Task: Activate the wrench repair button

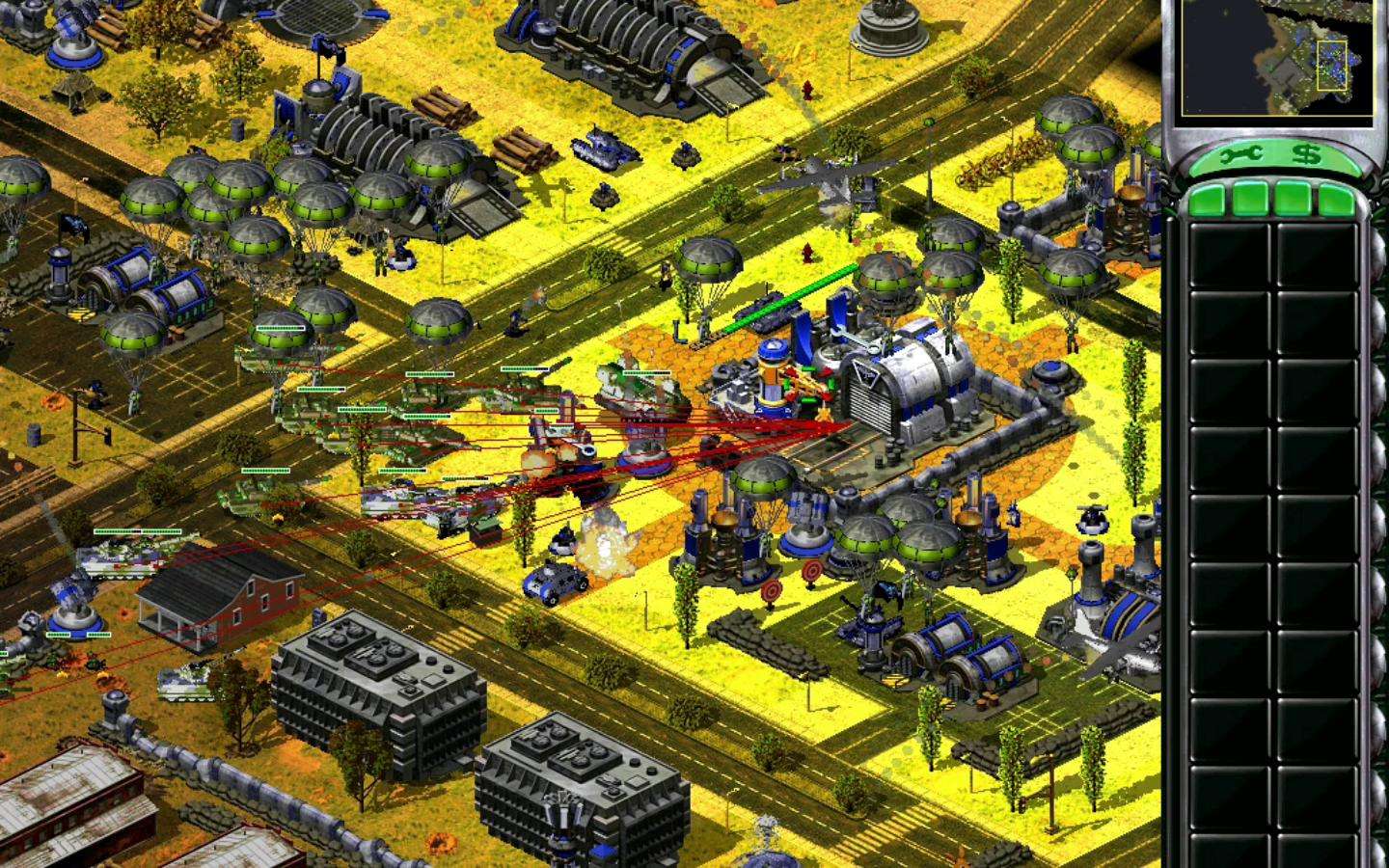Action: point(1241,154)
